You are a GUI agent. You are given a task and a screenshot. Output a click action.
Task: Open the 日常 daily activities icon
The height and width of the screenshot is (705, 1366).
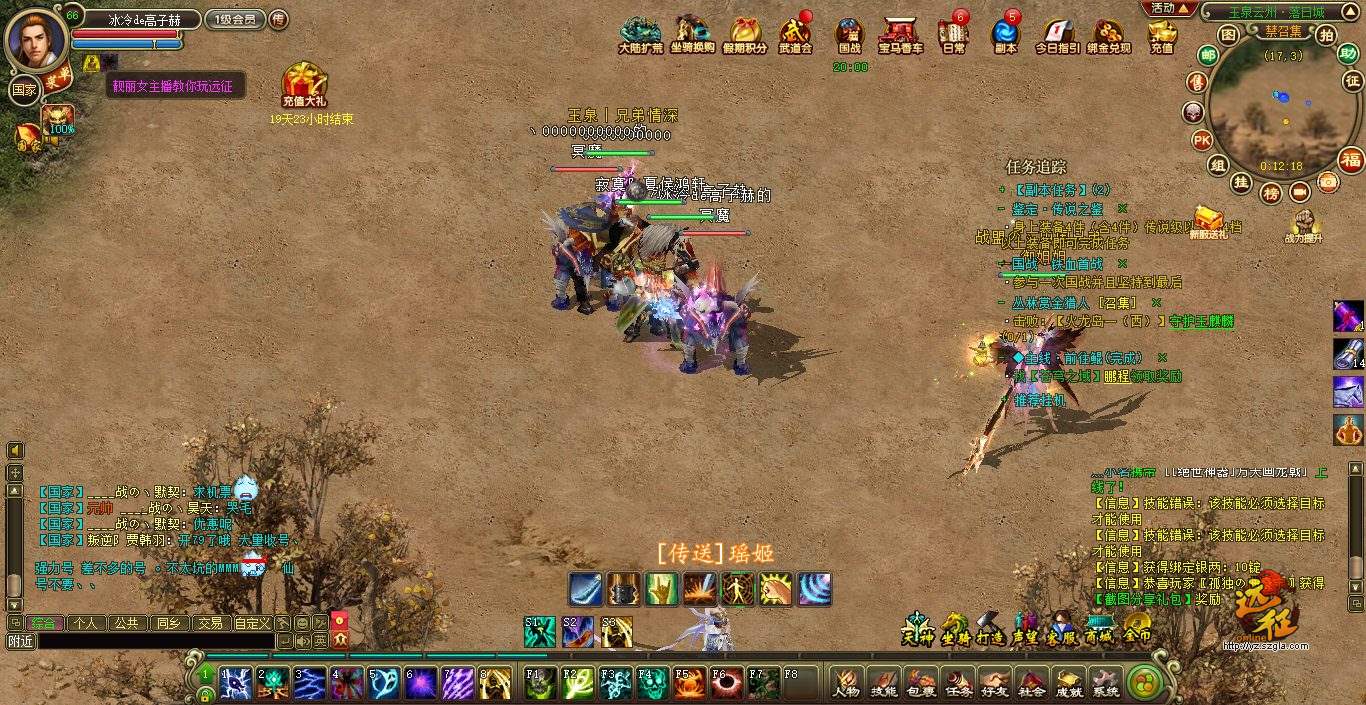pyautogui.click(x=953, y=35)
